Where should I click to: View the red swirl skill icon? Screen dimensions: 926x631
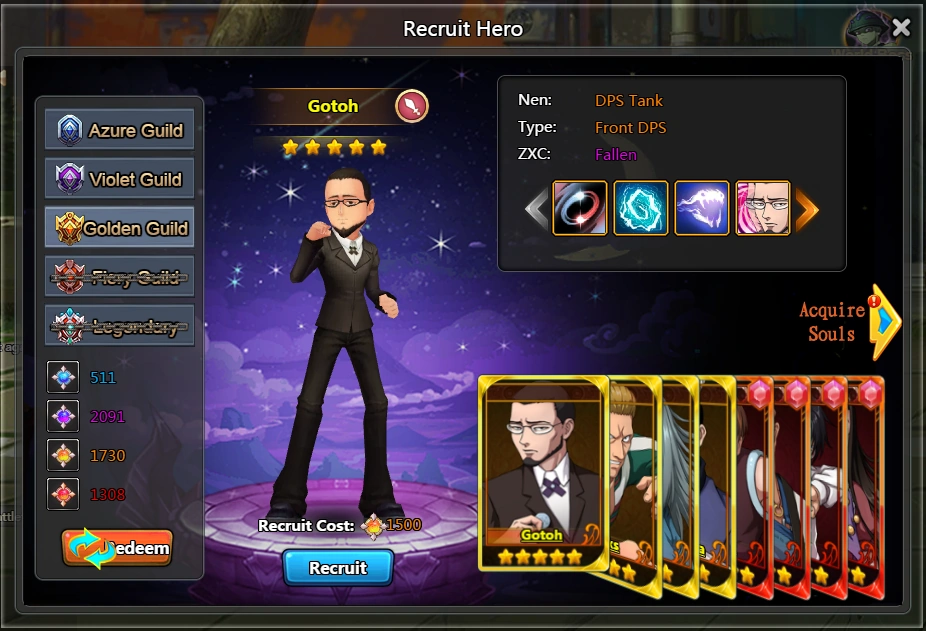pos(580,208)
